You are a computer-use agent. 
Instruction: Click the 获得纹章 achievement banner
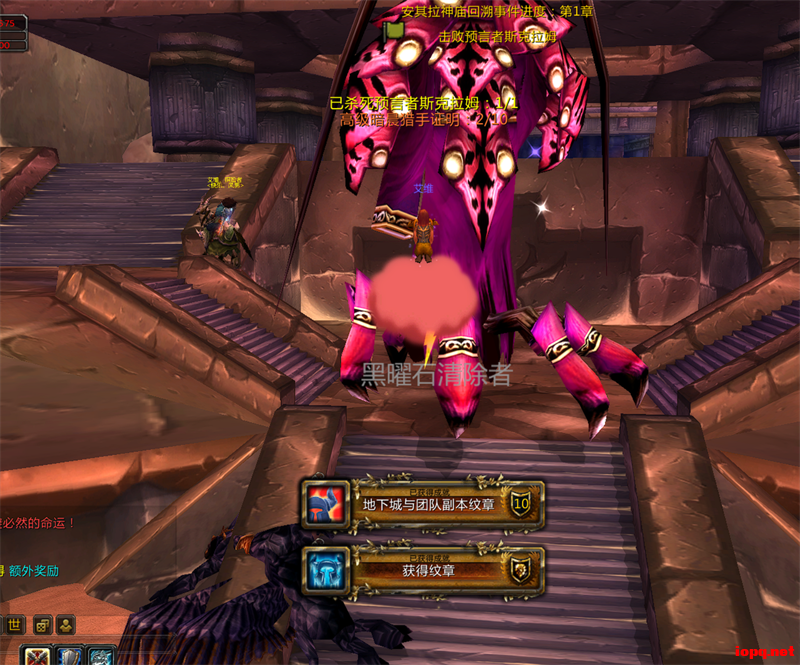click(424, 569)
